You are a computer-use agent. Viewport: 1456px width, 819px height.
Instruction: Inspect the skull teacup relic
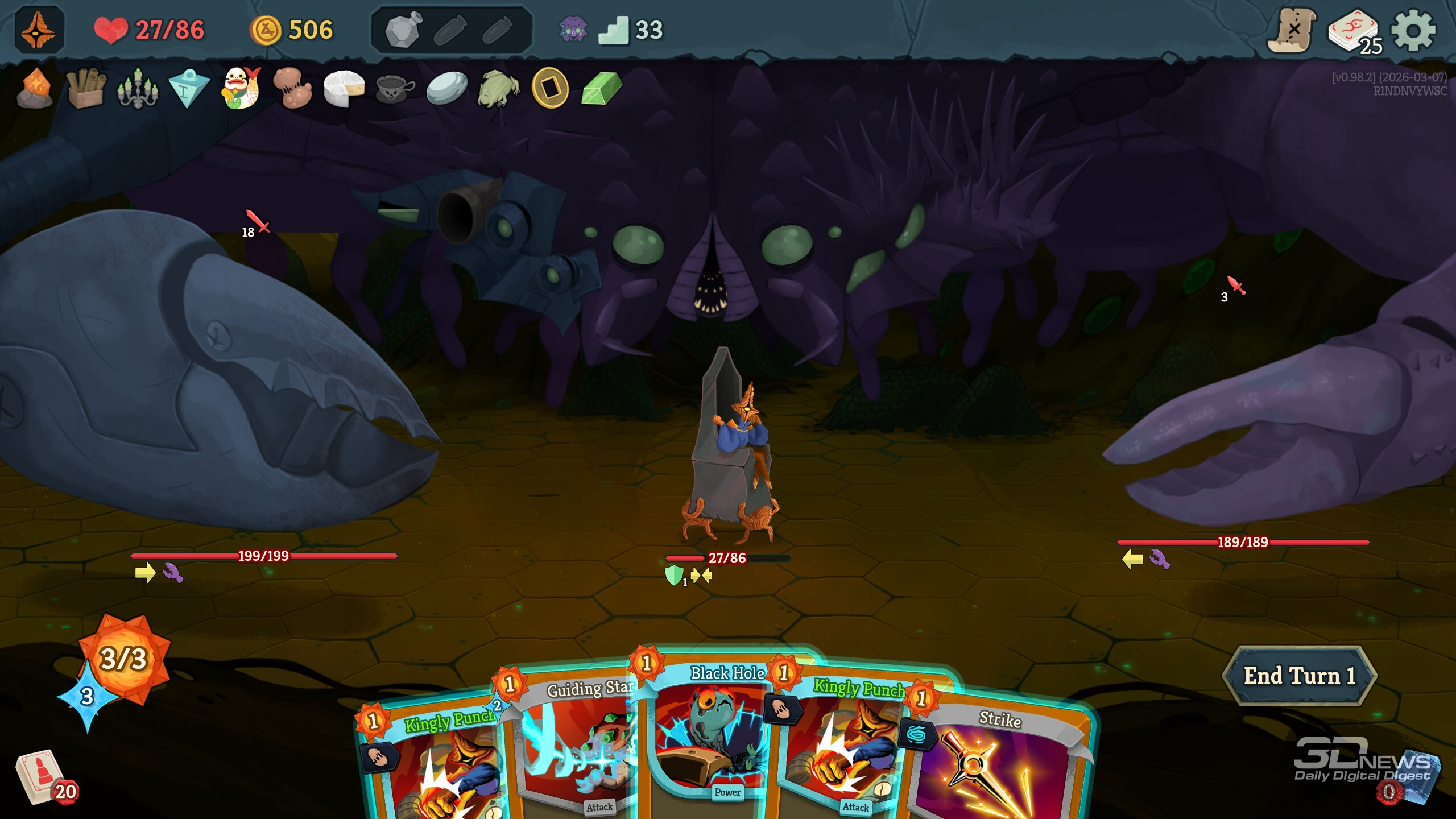click(395, 88)
